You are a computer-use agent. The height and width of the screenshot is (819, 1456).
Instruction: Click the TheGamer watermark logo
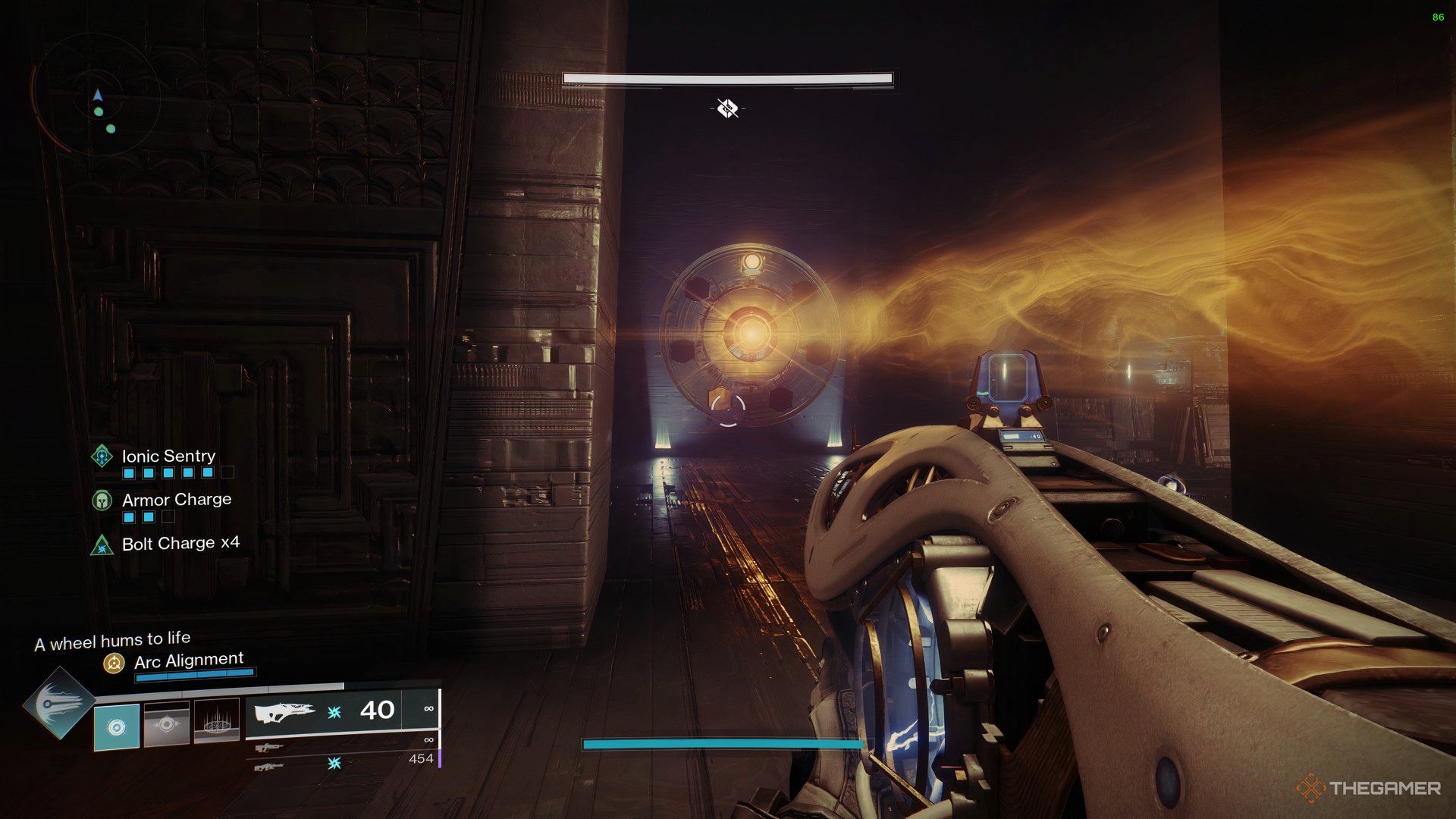click(1368, 788)
